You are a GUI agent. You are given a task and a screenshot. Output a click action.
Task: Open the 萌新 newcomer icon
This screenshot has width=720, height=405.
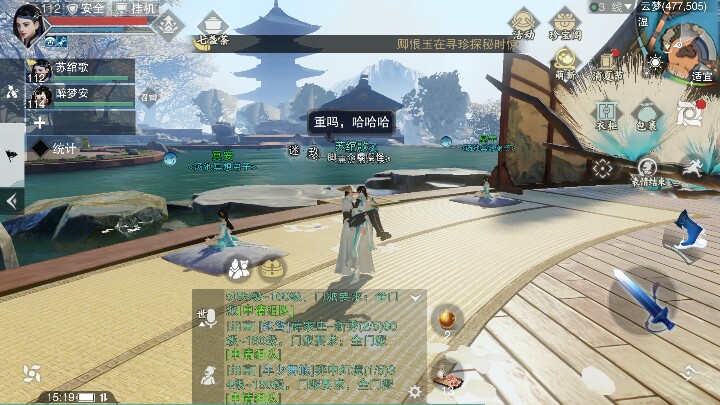tap(566, 64)
